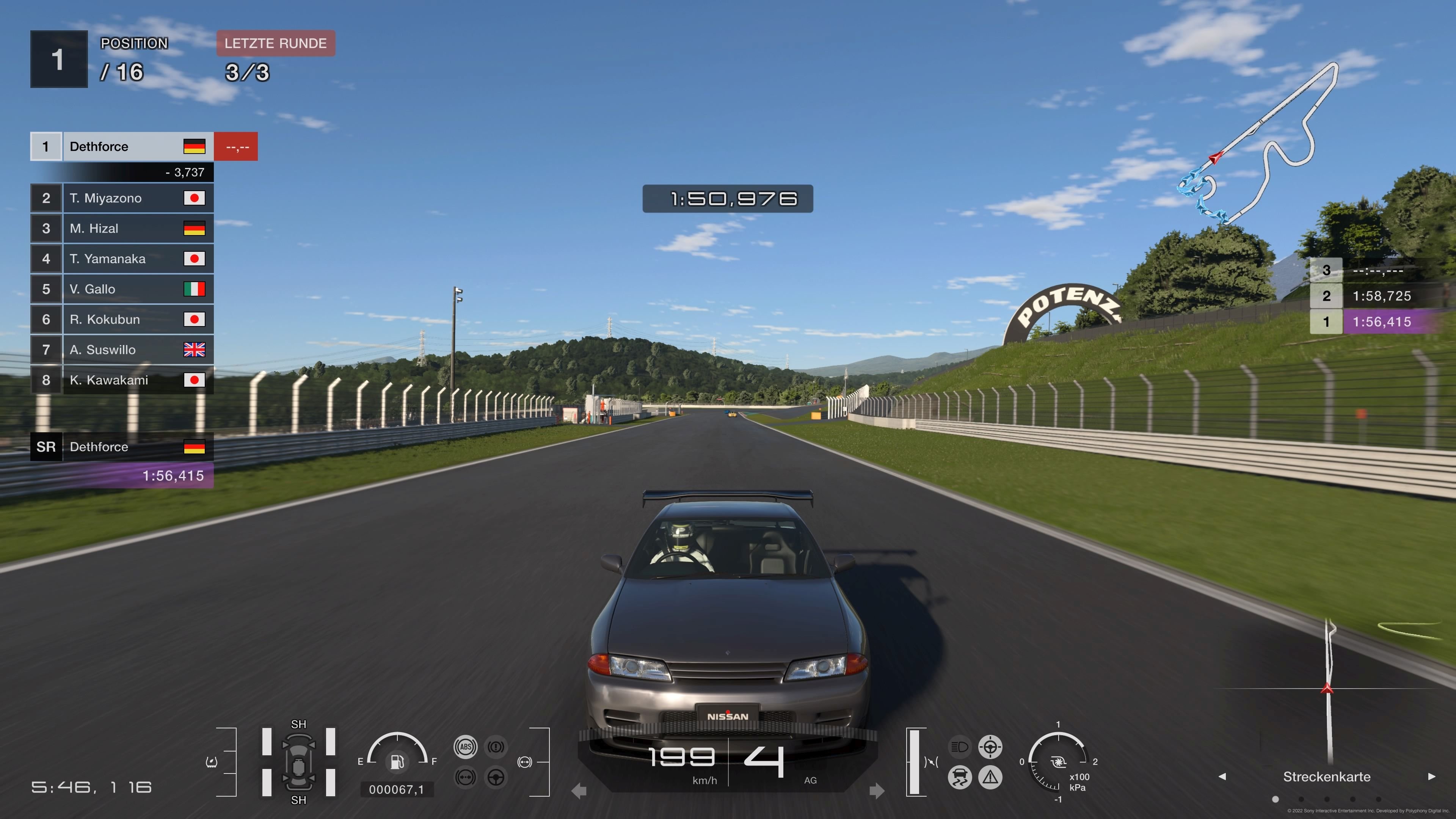Click the odometer reading 000067,1

point(398,790)
